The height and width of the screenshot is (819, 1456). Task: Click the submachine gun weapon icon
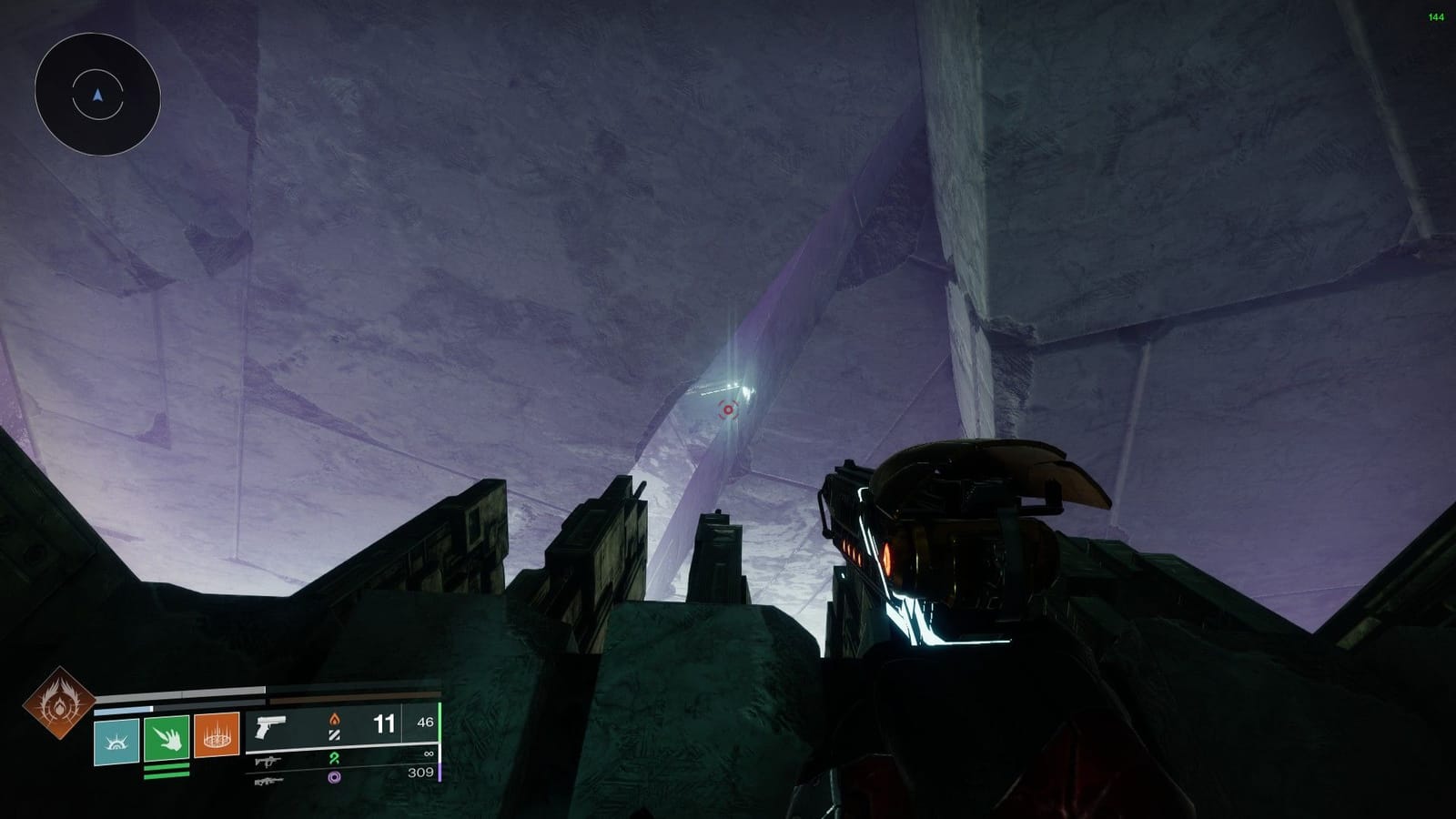click(x=269, y=762)
